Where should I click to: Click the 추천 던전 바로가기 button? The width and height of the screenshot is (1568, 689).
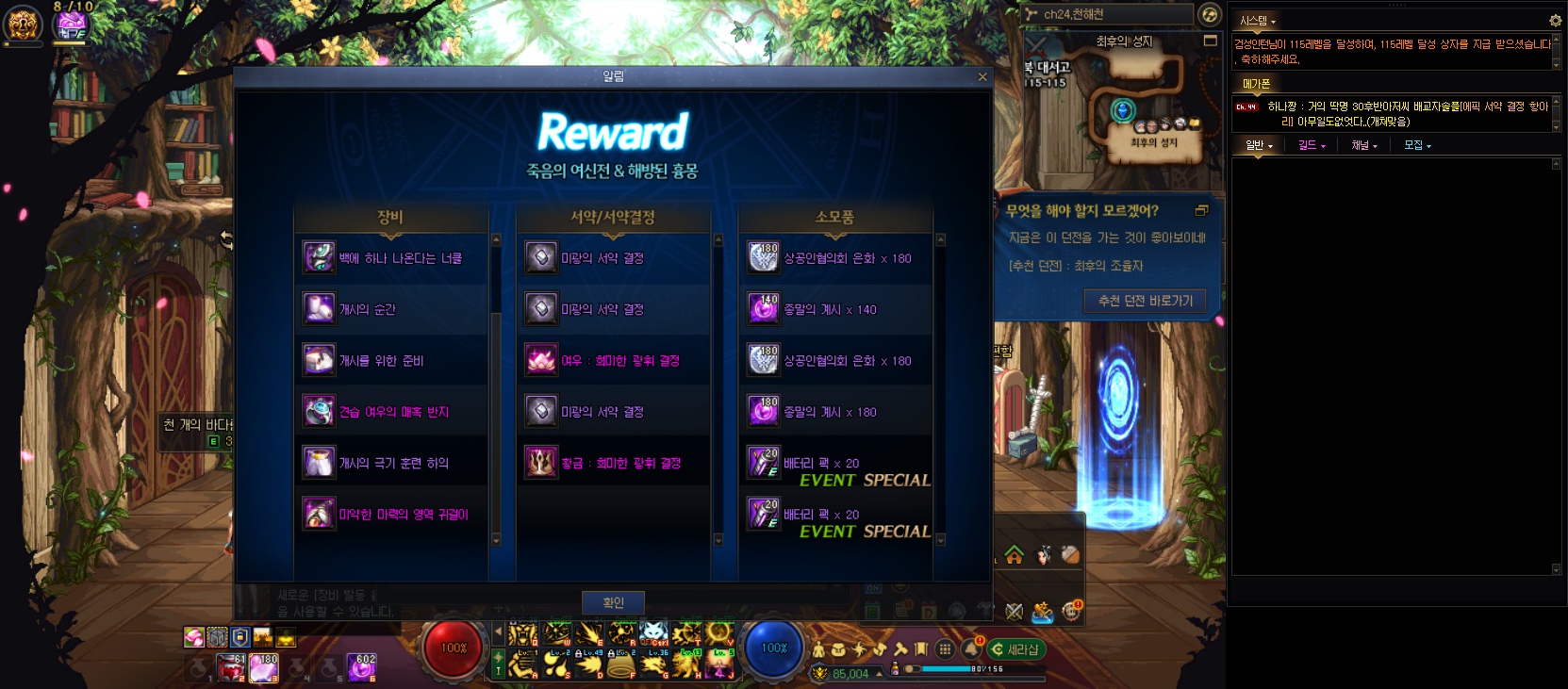coord(1145,301)
